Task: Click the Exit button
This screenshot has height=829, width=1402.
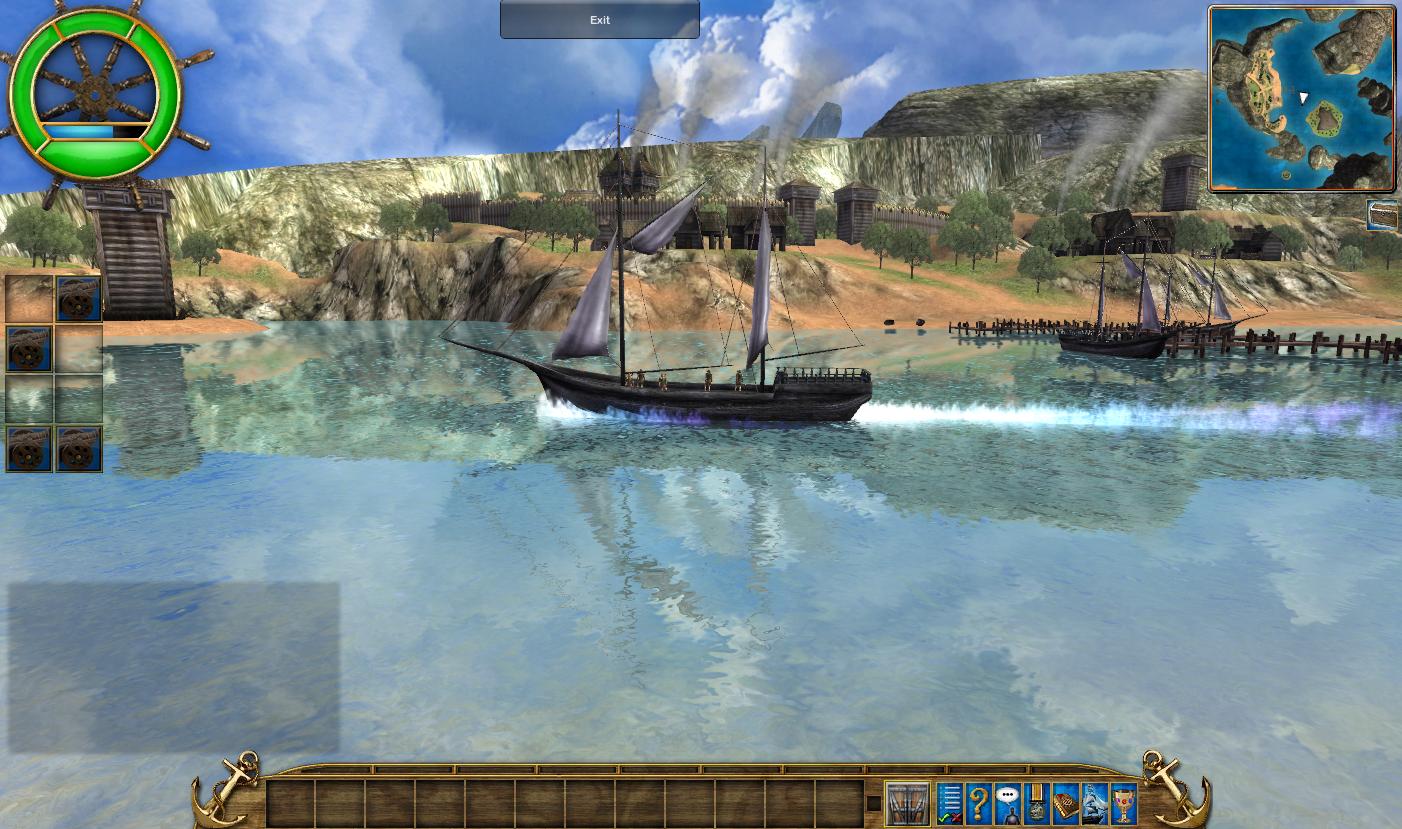Action: point(599,20)
